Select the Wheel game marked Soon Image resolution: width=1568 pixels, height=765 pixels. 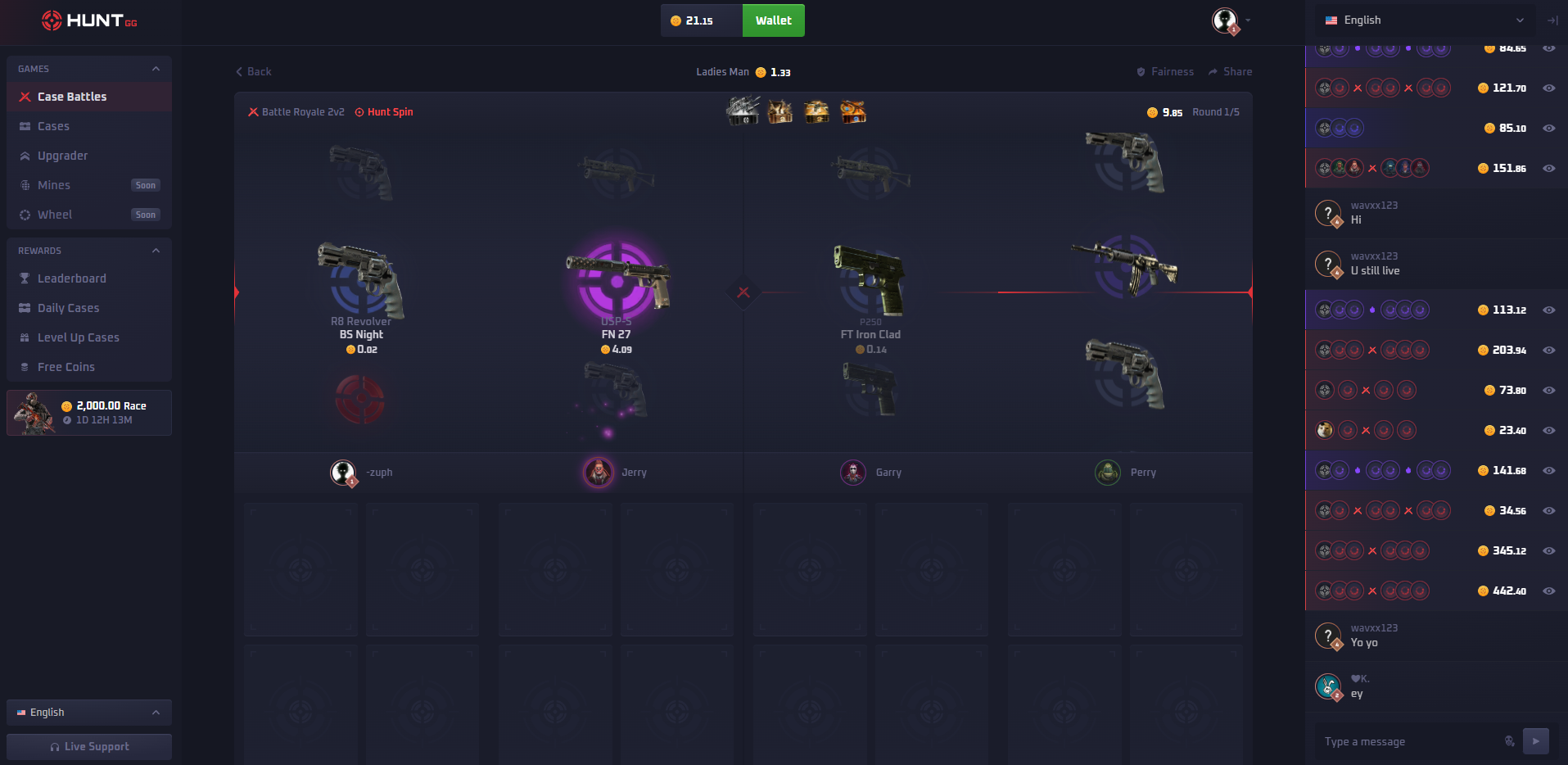[x=56, y=214]
